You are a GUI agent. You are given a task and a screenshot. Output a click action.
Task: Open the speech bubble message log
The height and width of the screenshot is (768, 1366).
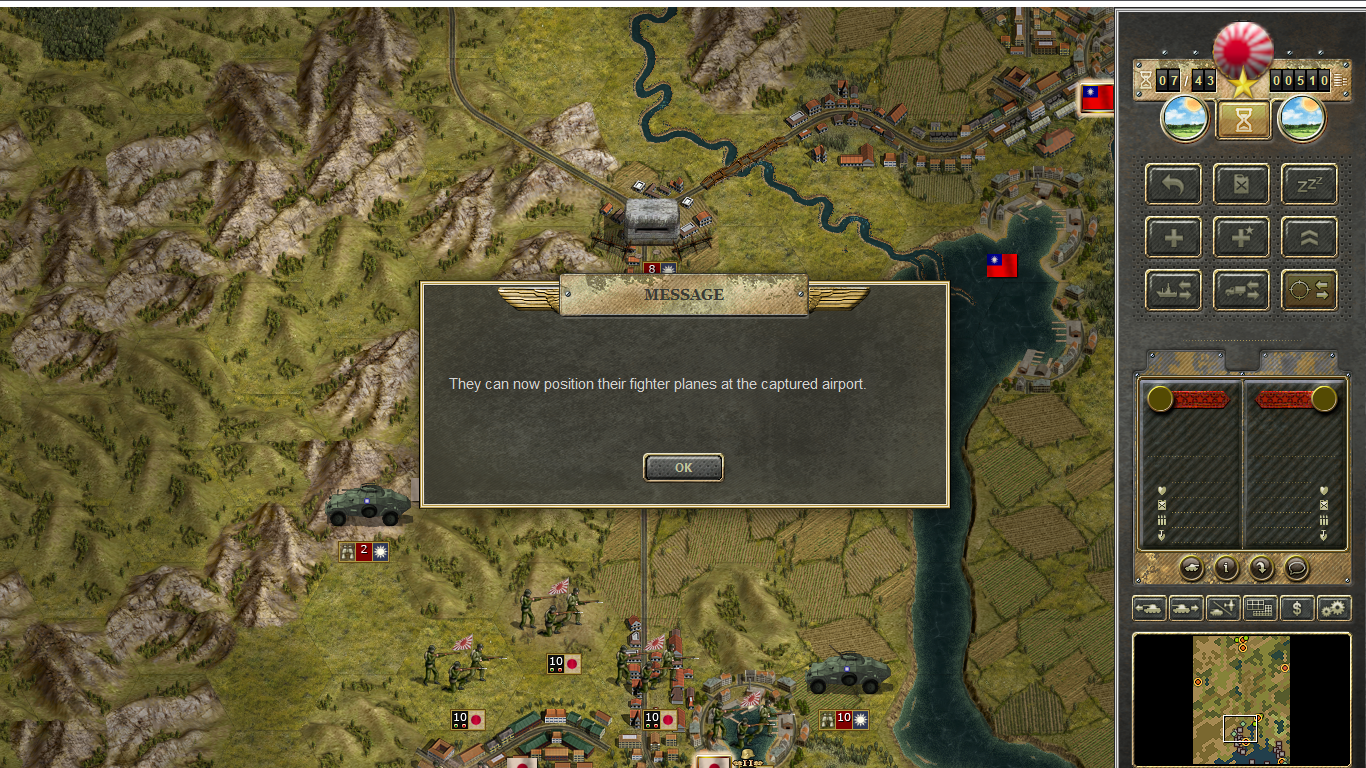tap(1296, 568)
